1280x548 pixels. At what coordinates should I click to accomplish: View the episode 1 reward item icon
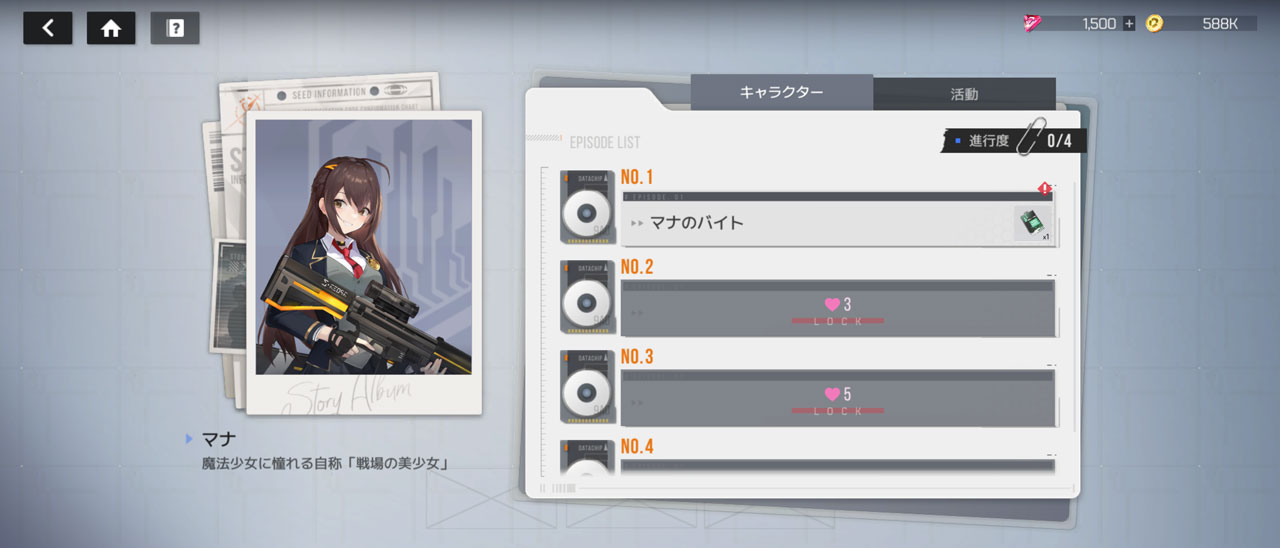[1030, 224]
